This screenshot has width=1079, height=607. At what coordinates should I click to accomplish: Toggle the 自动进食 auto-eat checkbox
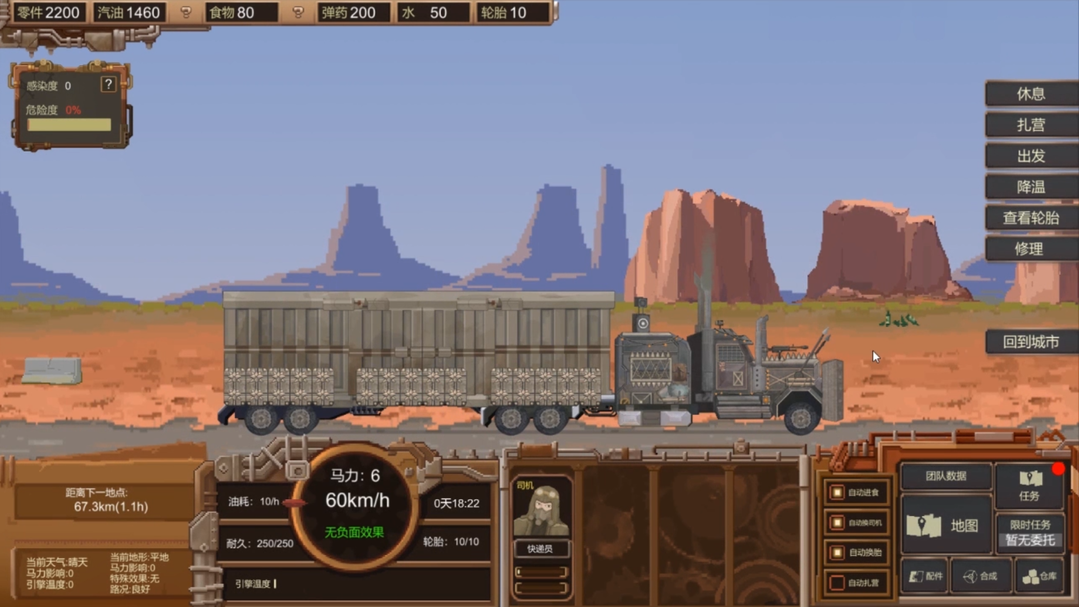837,493
